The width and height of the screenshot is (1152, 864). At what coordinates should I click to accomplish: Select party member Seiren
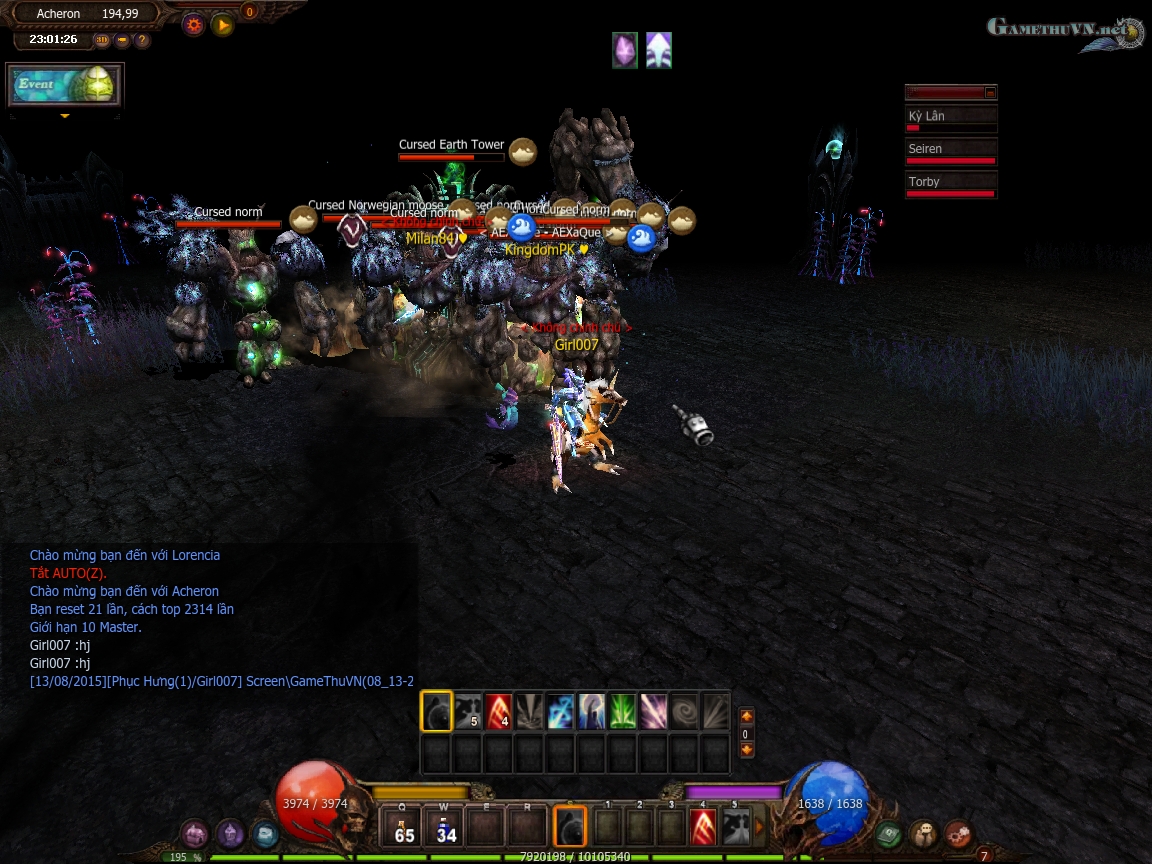(950, 152)
